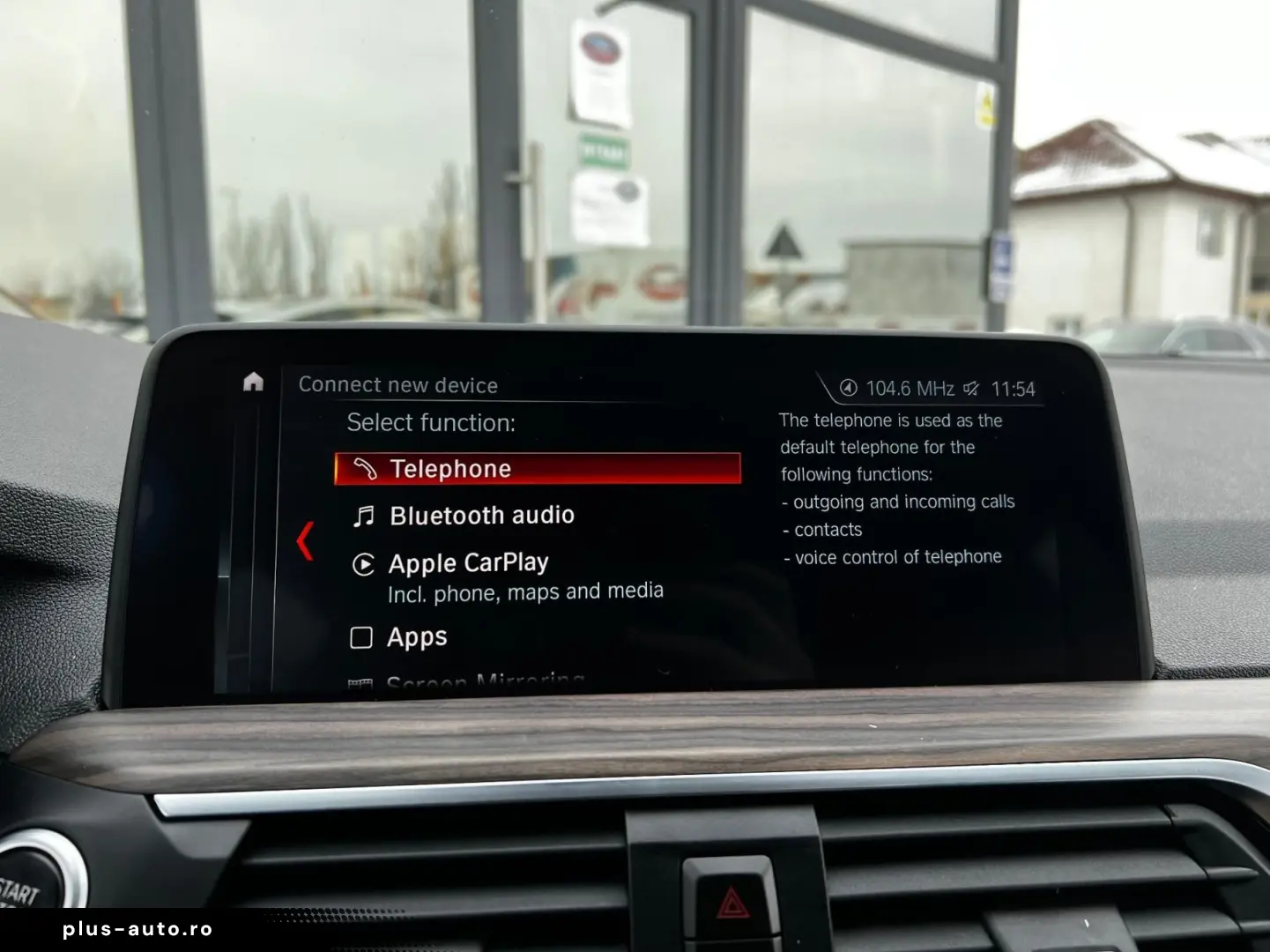Choose Bluetooth audio from the list
1270x952 pixels.
tap(481, 516)
